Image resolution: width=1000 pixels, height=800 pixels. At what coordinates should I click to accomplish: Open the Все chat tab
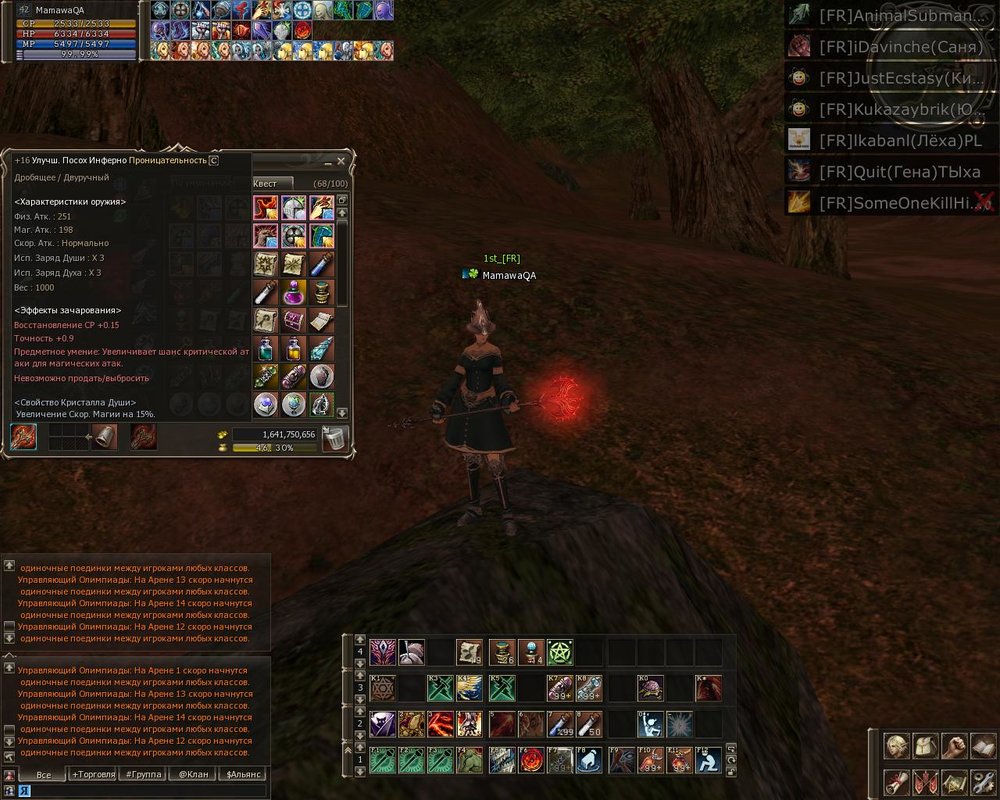tap(43, 774)
